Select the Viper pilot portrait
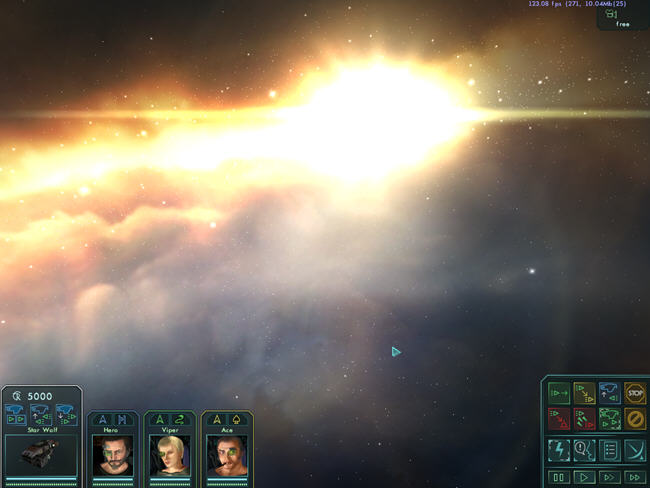Image resolution: width=650 pixels, height=488 pixels. (x=169, y=454)
